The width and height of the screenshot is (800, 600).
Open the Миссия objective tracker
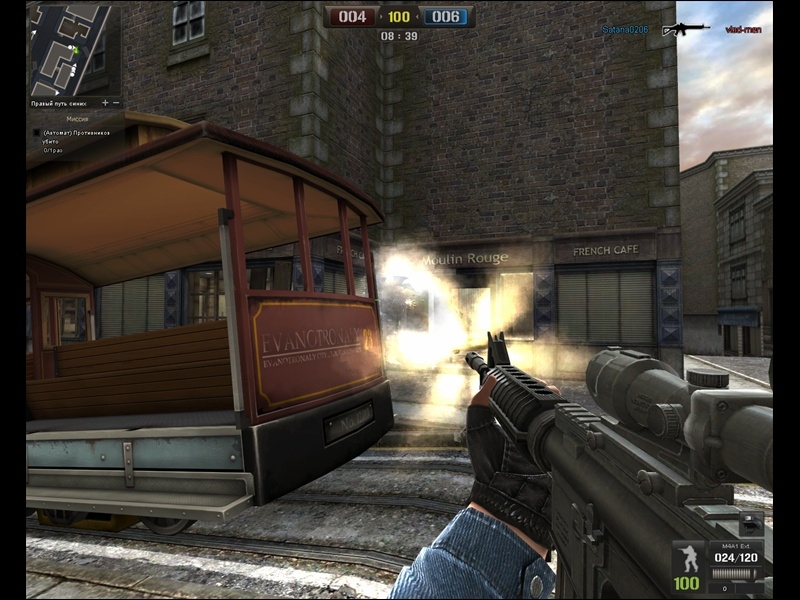click(x=77, y=119)
